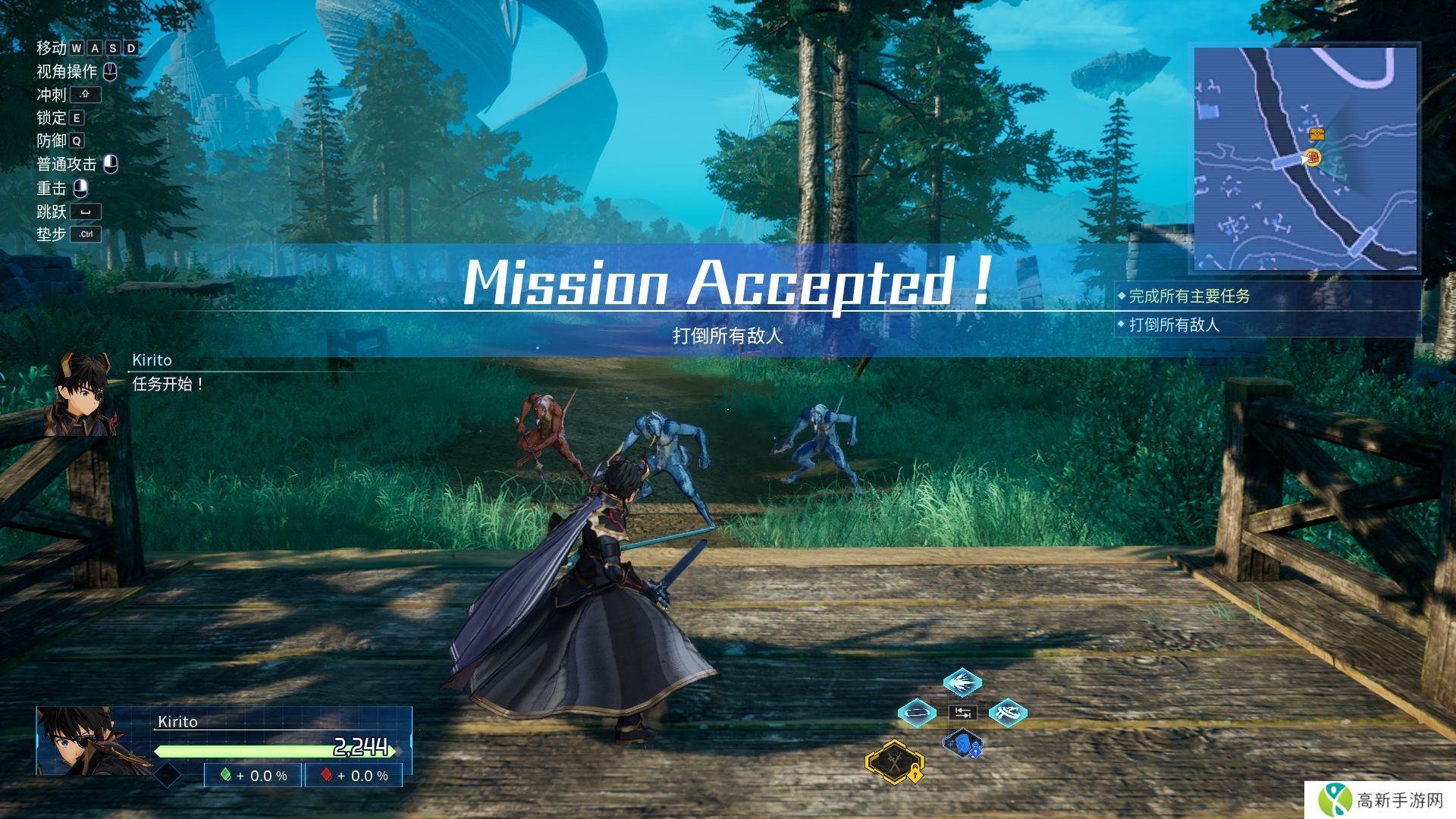Select the locked blue skill diamond
Image resolution: width=1456 pixels, height=819 pixels.
963,745
